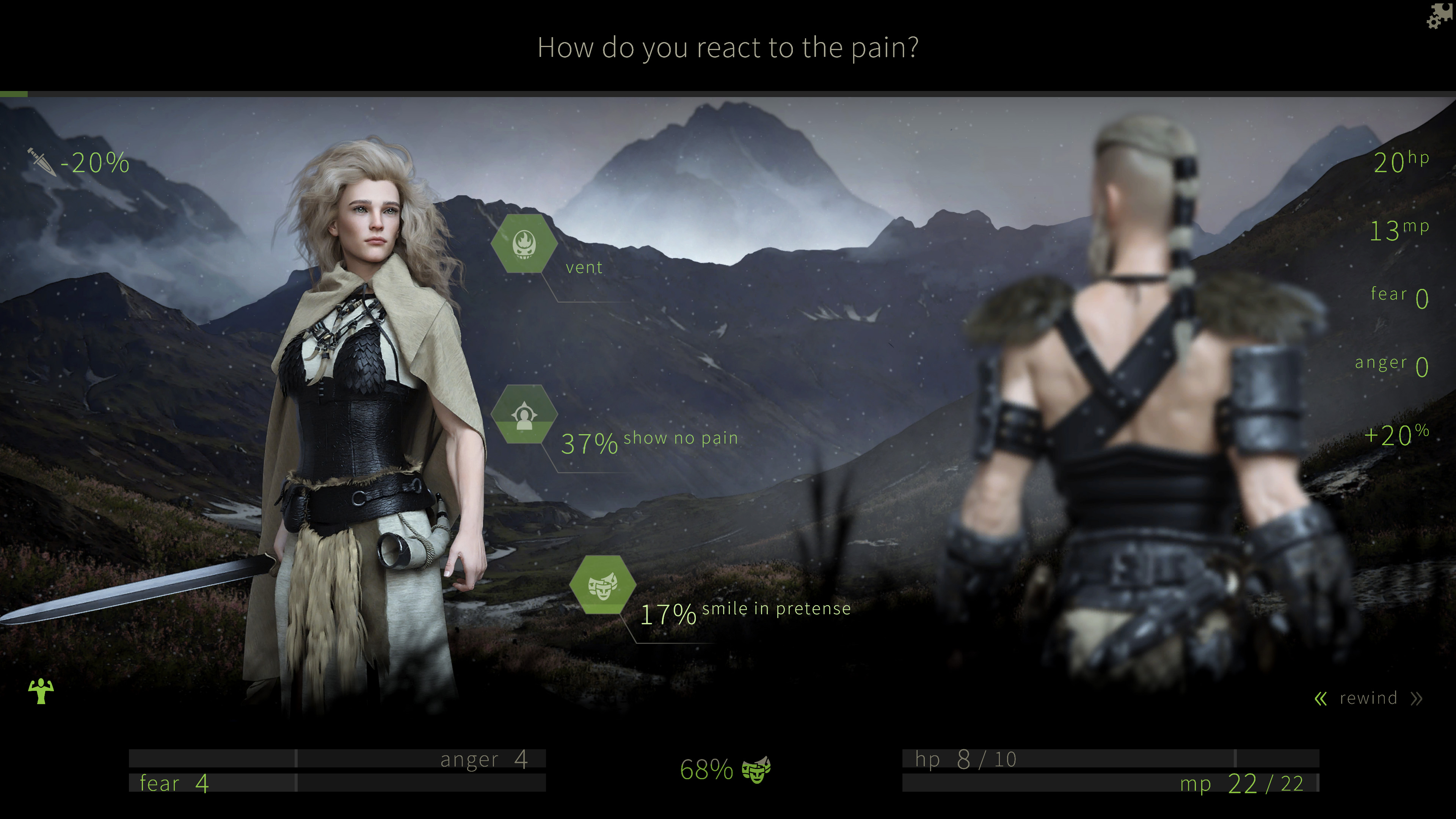Click the theater masks icon beside 68%

[x=756, y=769]
